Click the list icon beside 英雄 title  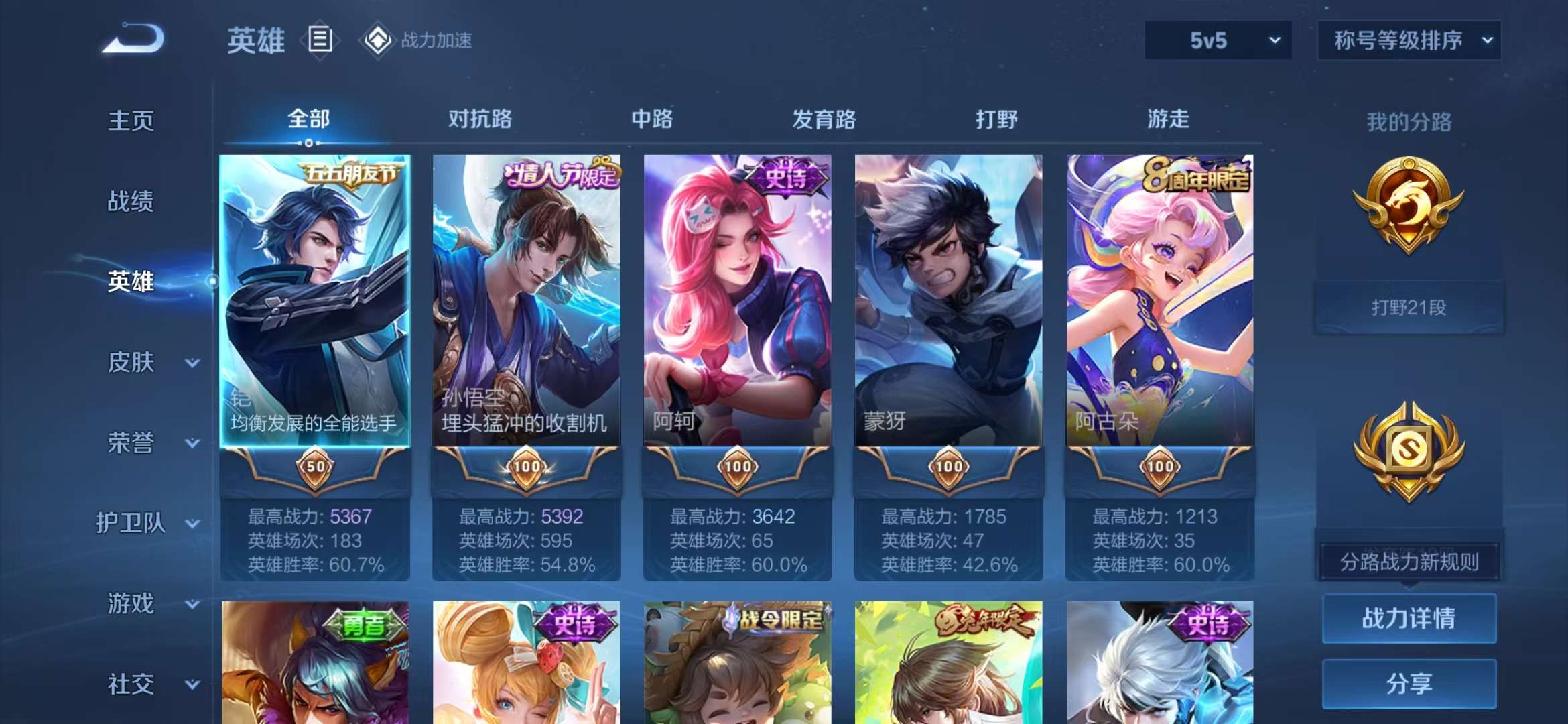(x=320, y=39)
